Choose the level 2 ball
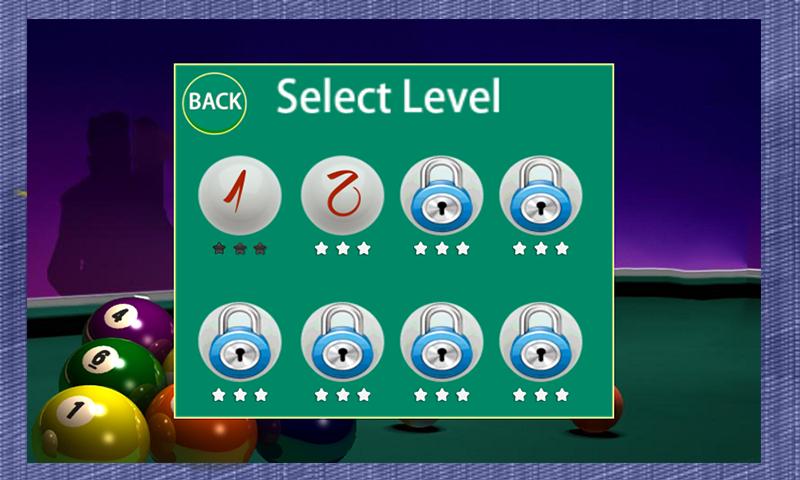Screen dimensions: 800x480 [x=342, y=195]
